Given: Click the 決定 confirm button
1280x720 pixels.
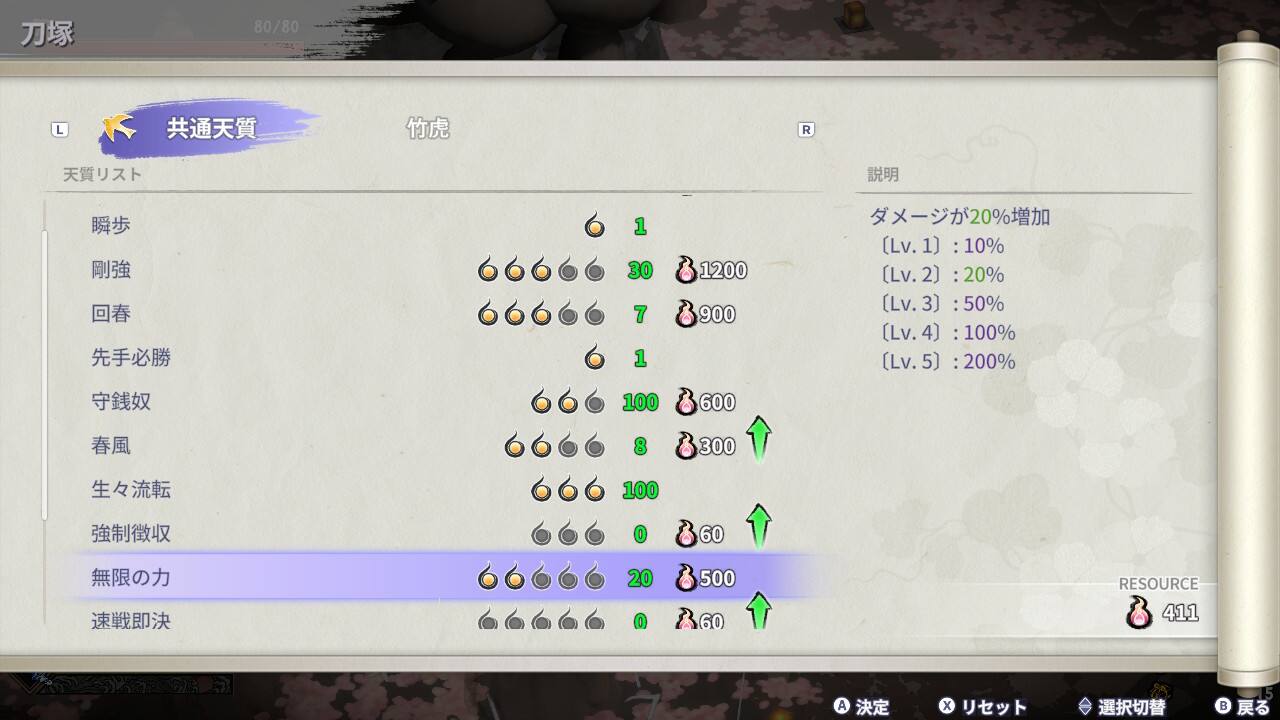Looking at the screenshot, I should [862, 706].
